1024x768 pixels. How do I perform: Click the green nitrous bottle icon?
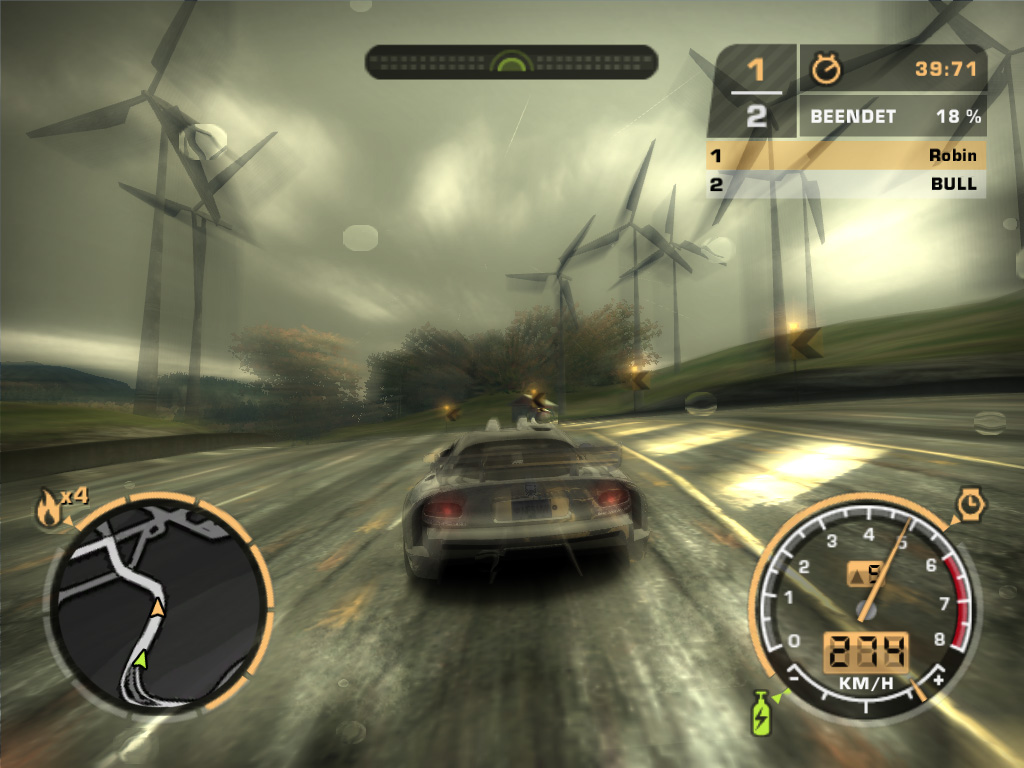(762, 715)
